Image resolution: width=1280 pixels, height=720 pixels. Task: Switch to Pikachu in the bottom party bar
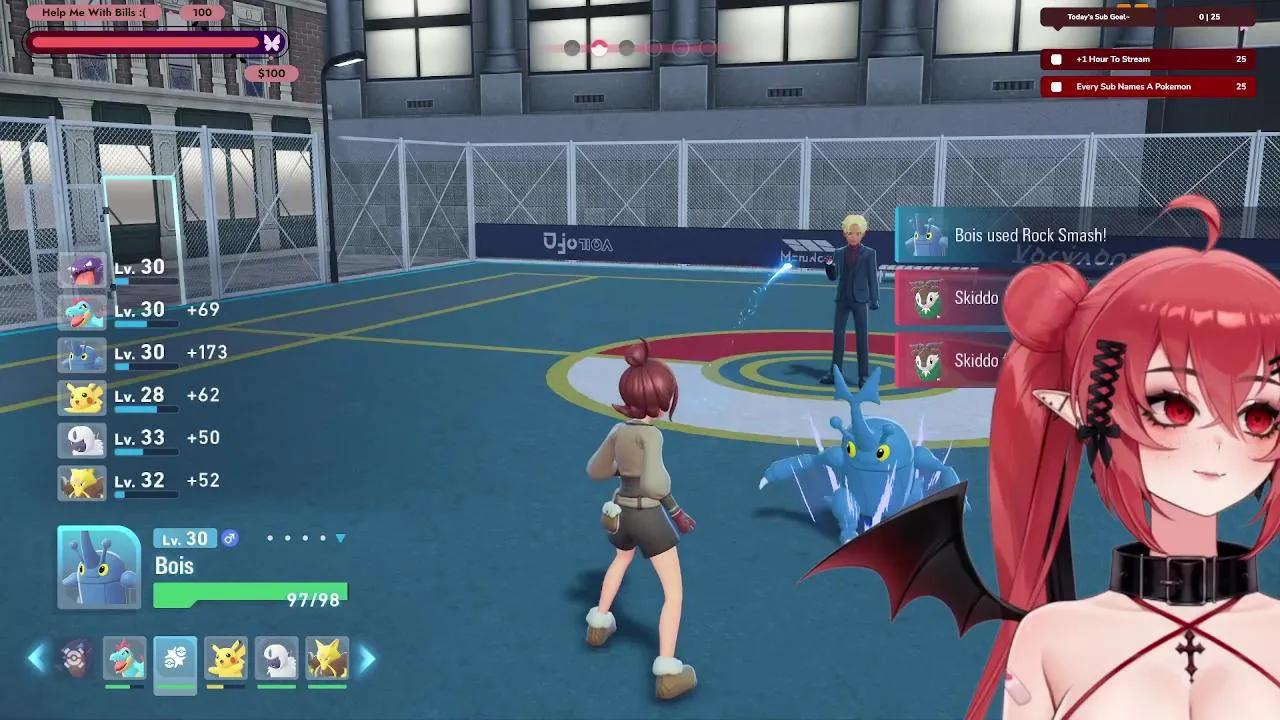(226, 658)
